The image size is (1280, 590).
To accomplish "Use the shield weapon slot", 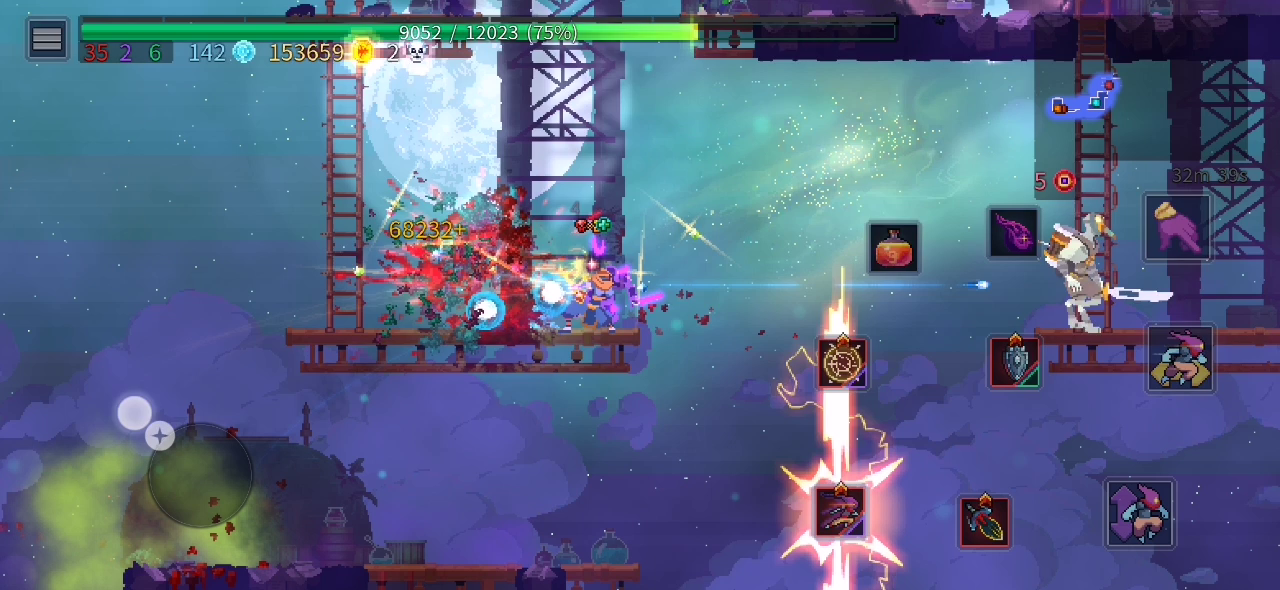I will (x=1014, y=362).
